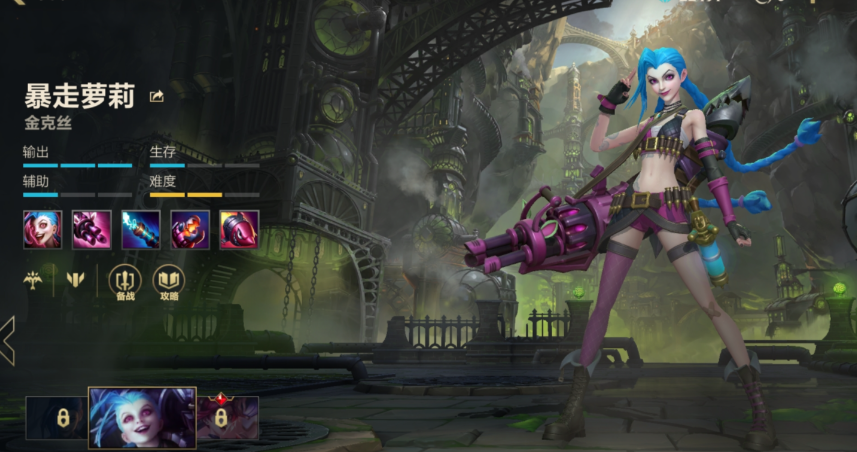Open the pink rocket ultimate ability

click(239, 229)
